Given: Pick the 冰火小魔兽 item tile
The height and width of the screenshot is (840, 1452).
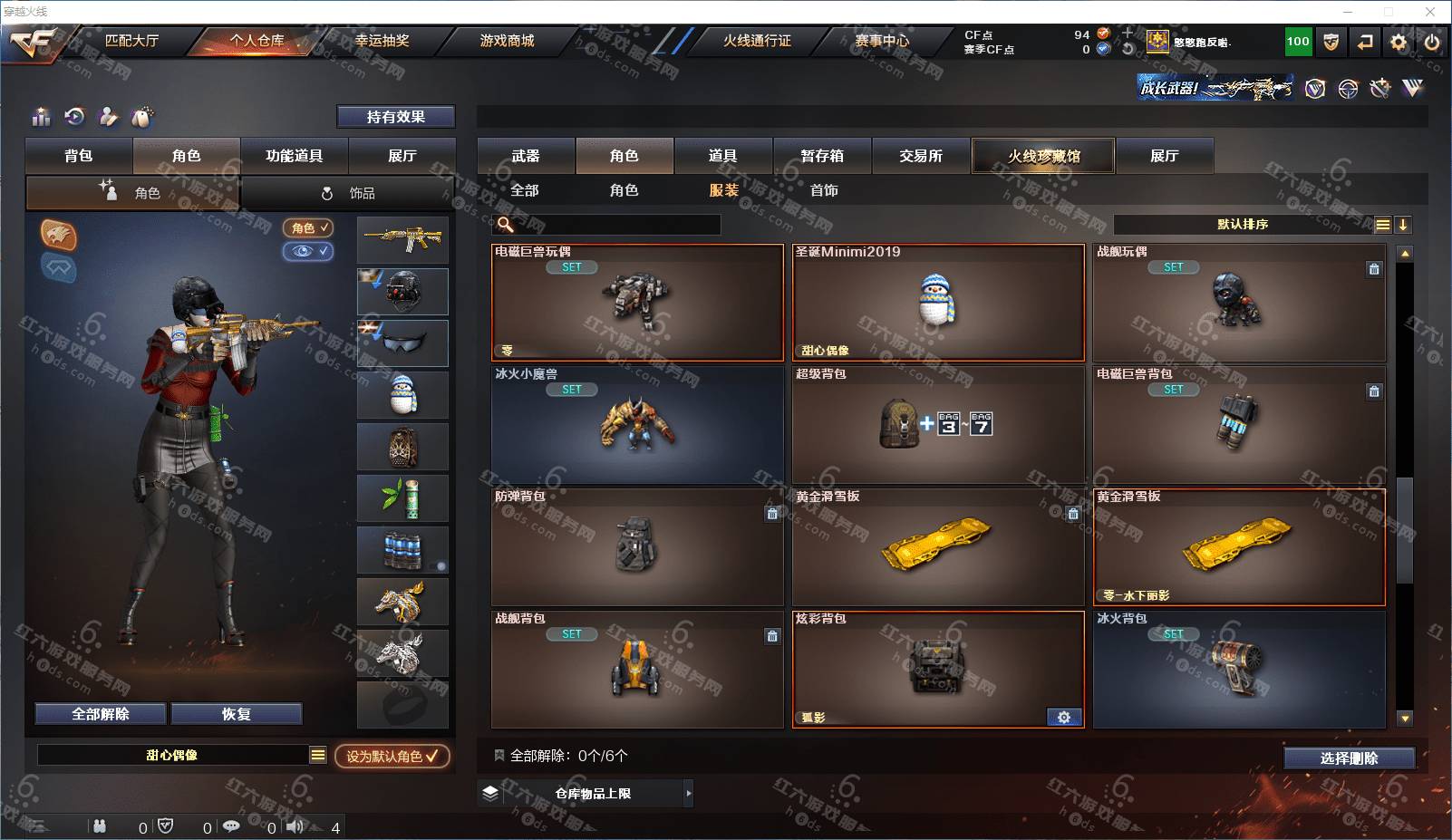Looking at the screenshot, I should pyautogui.click(x=637, y=425).
